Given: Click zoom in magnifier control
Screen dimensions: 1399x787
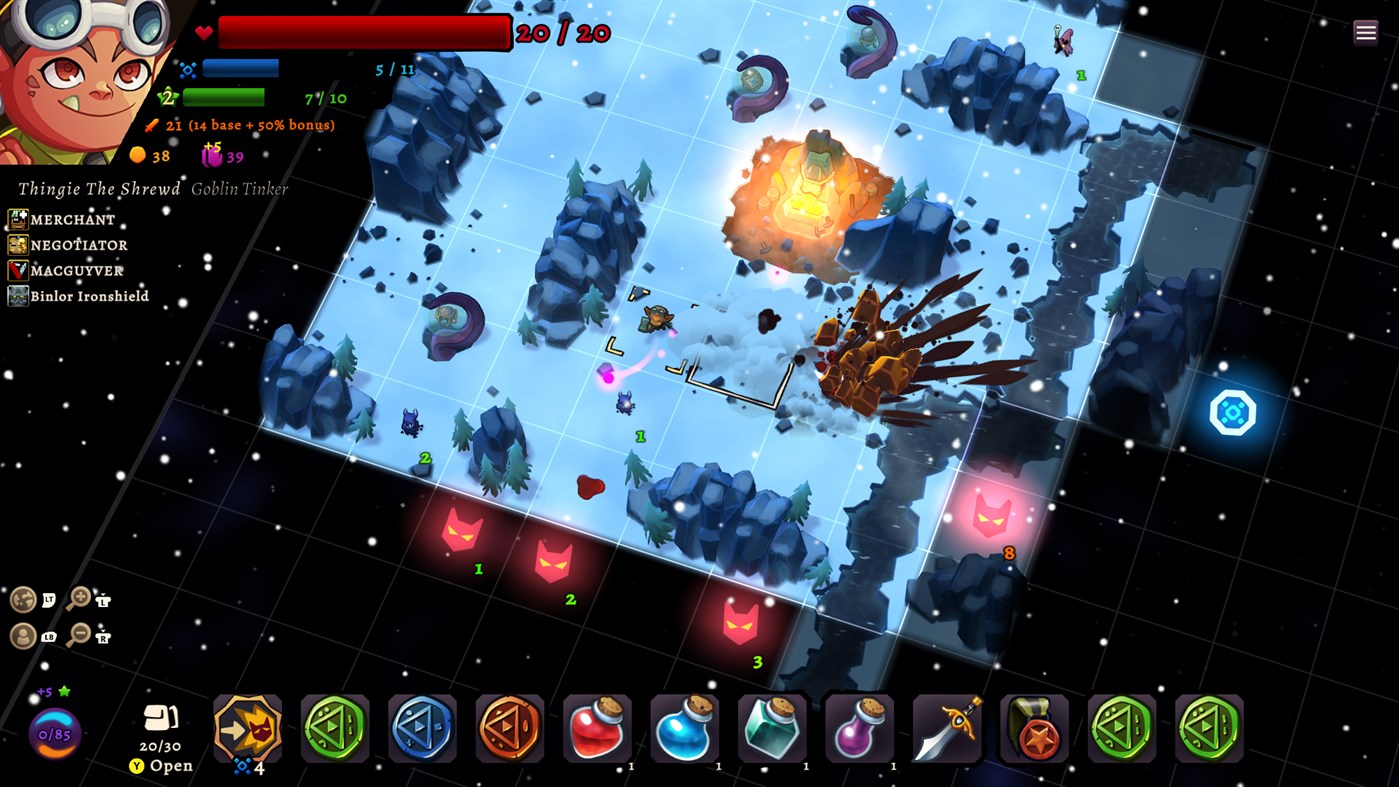Looking at the screenshot, I should (80, 598).
